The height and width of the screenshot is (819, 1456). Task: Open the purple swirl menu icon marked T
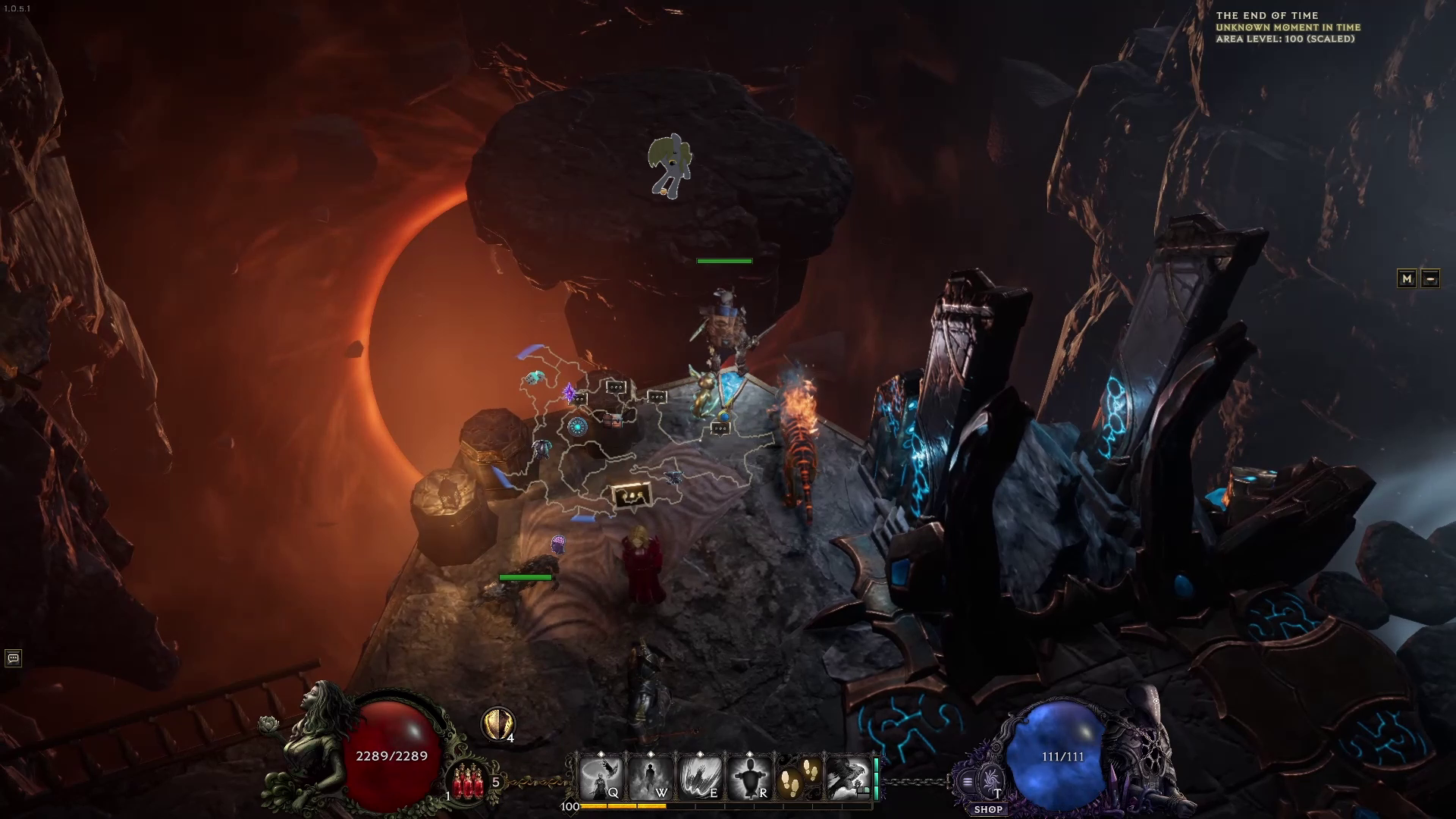click(x=989, y=781)
